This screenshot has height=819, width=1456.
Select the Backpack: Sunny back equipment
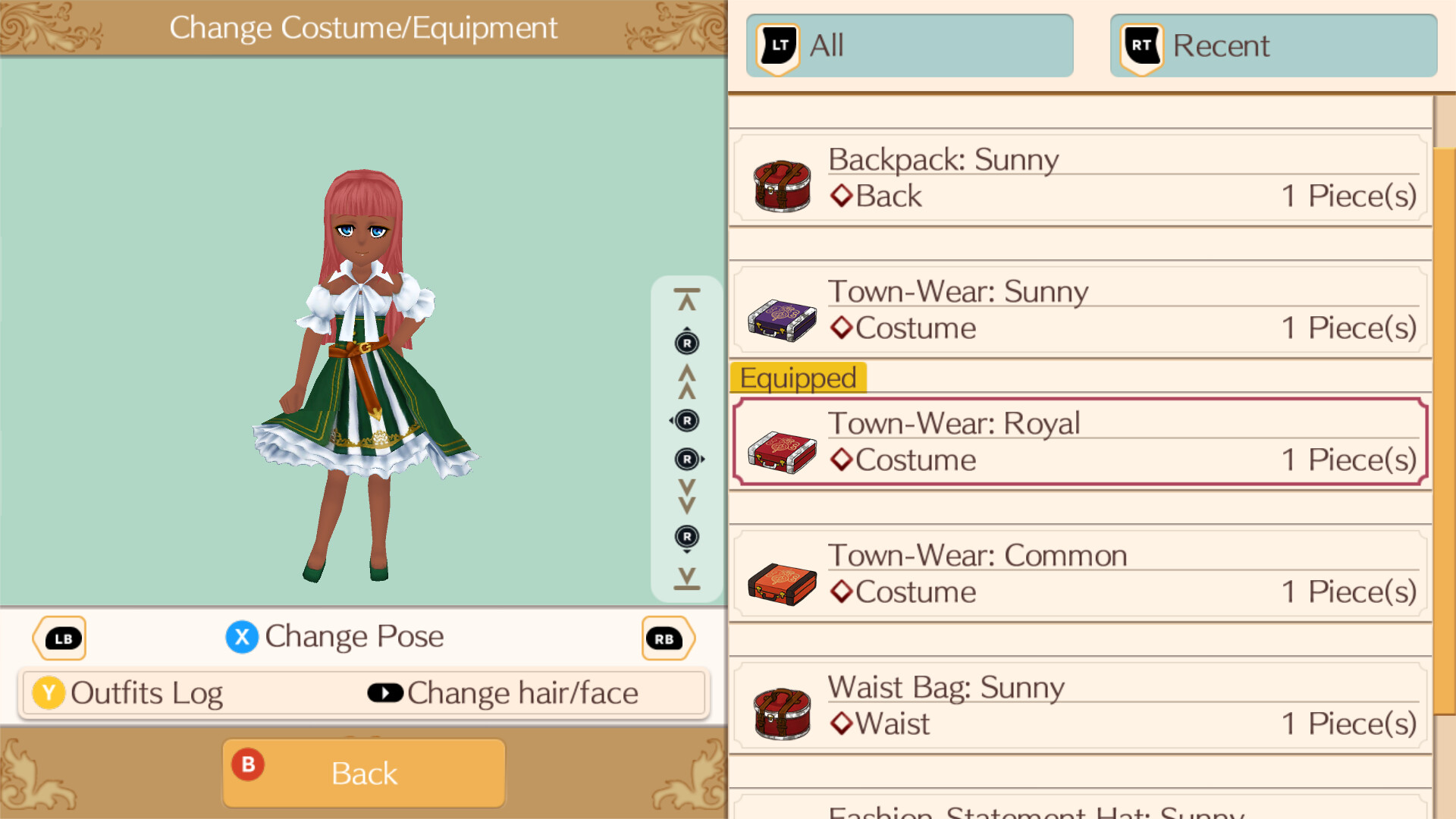pos(1077,177)
